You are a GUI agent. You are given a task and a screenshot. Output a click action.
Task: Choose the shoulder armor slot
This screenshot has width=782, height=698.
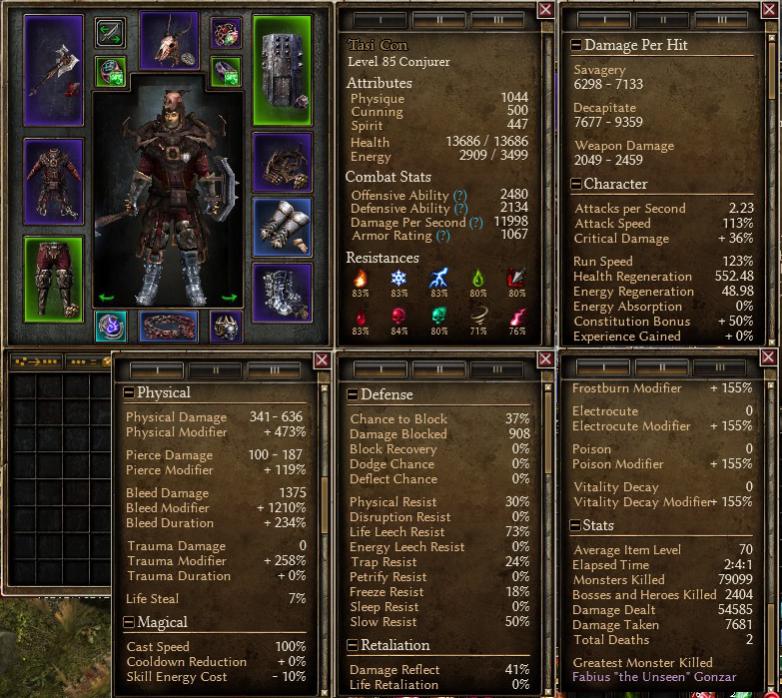point(283,162)
